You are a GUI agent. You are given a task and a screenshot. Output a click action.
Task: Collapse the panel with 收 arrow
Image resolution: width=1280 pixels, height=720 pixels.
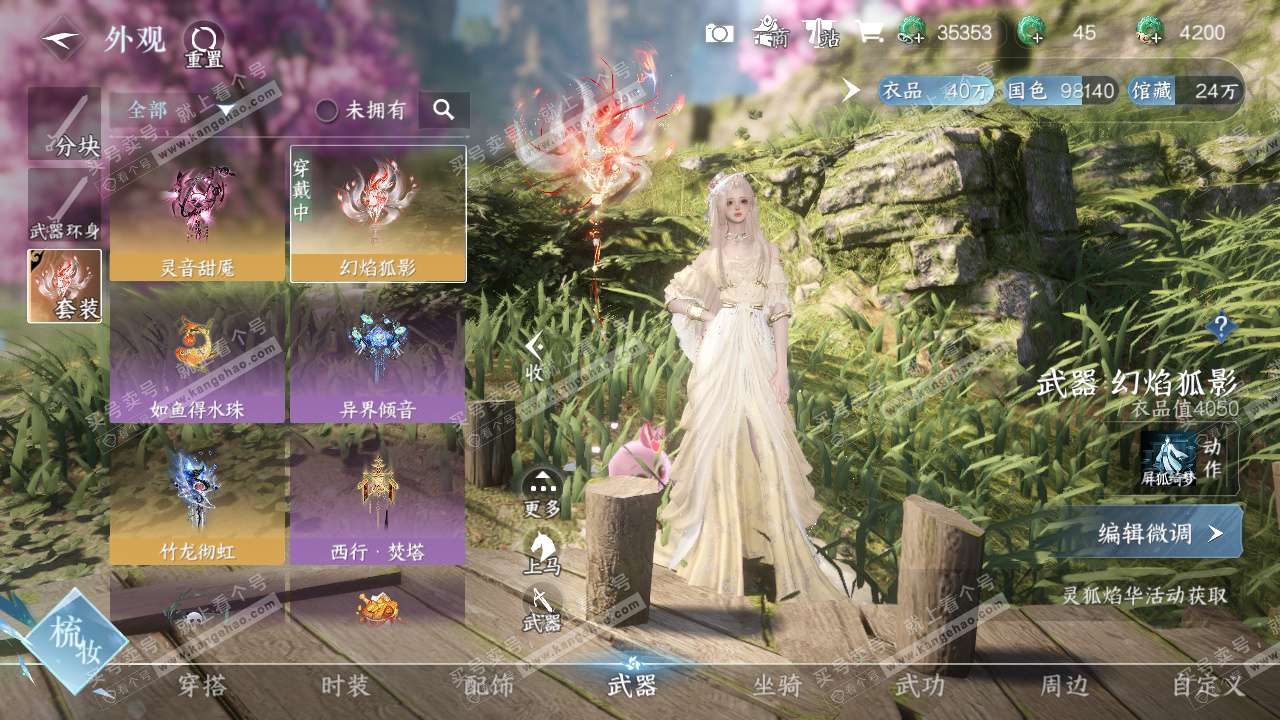[x=535, y=355]
